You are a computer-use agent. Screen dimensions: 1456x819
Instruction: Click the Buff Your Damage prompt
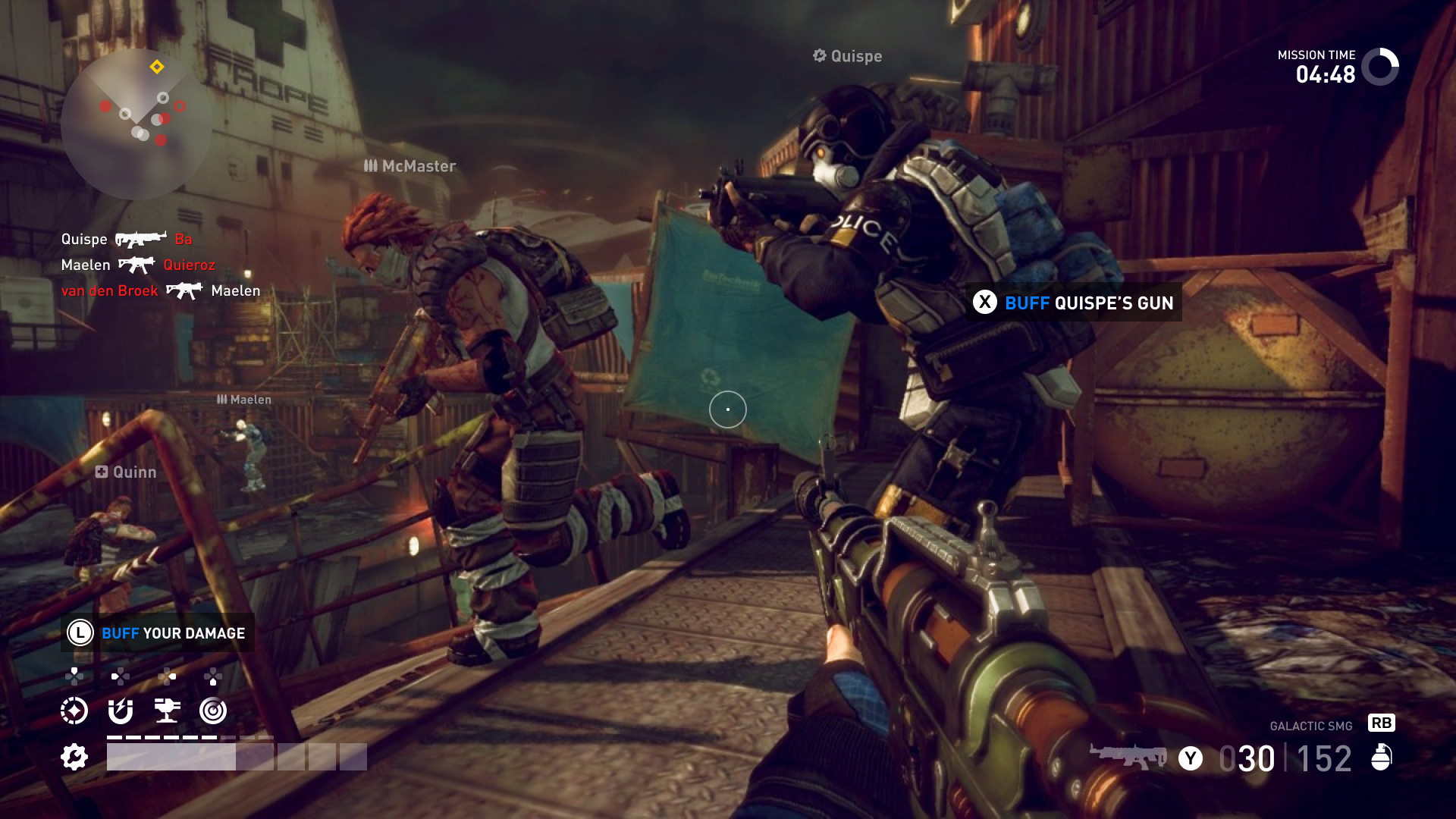158,633
